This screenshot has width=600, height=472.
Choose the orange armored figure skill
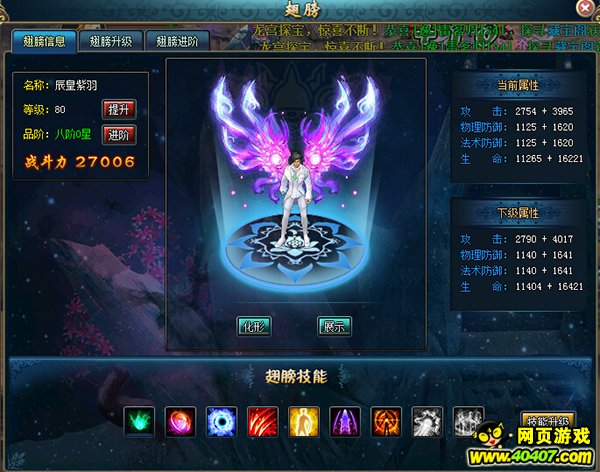click(385, 421)
